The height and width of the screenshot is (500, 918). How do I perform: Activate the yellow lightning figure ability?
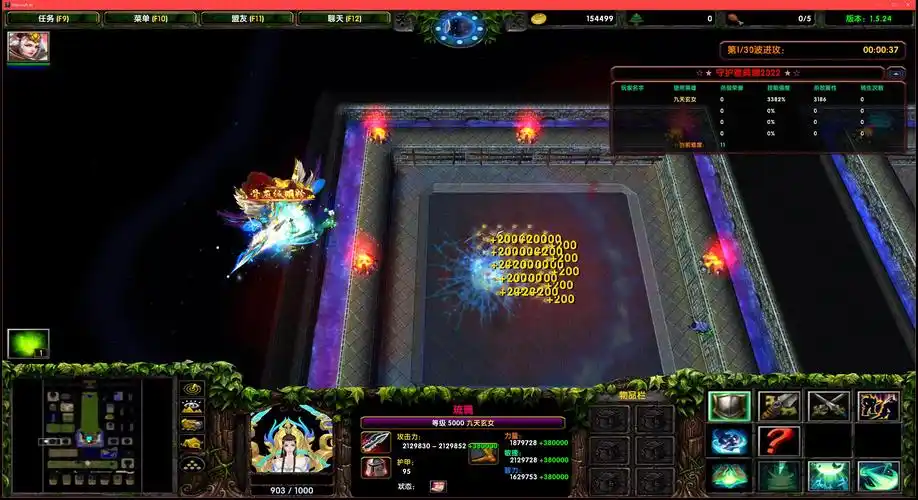[x=878, y=406]
